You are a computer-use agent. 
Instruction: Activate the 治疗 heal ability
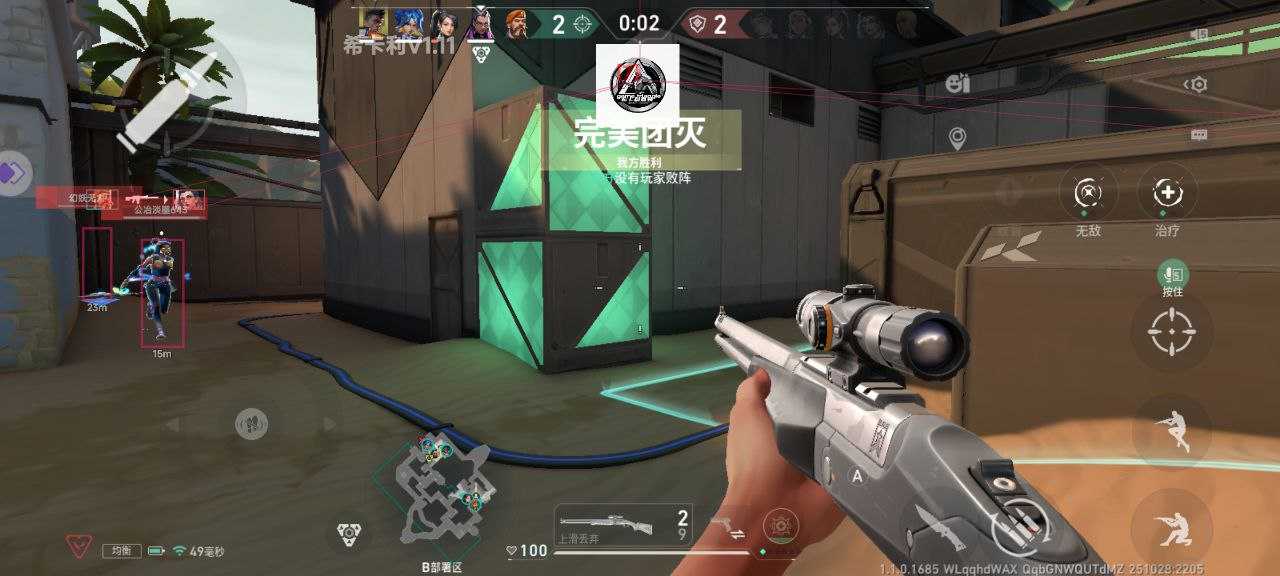point(1167,193)
